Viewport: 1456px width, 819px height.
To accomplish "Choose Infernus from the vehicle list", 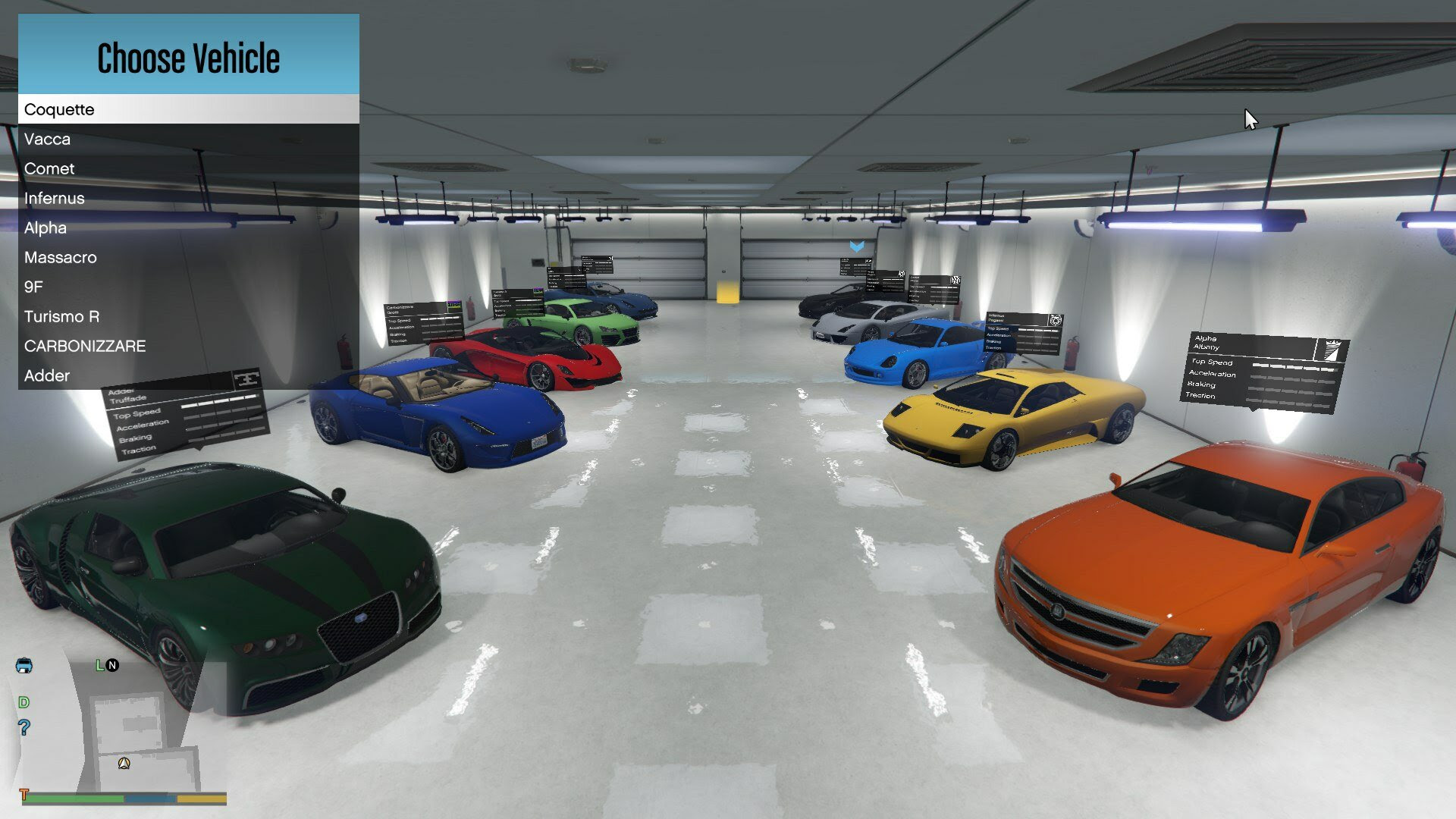I will click(55, 198).
